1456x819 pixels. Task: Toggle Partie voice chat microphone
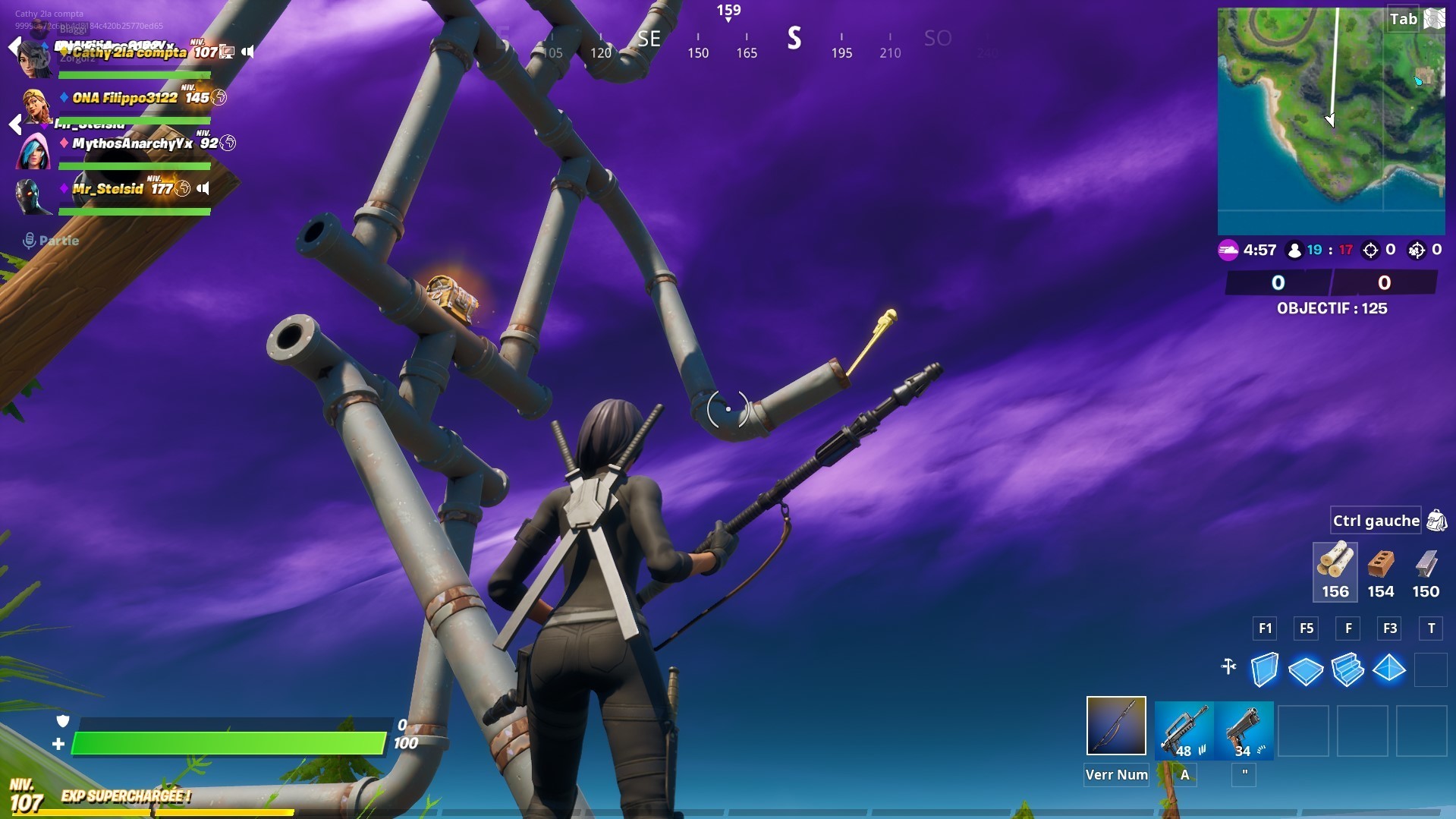coord(29,240)
